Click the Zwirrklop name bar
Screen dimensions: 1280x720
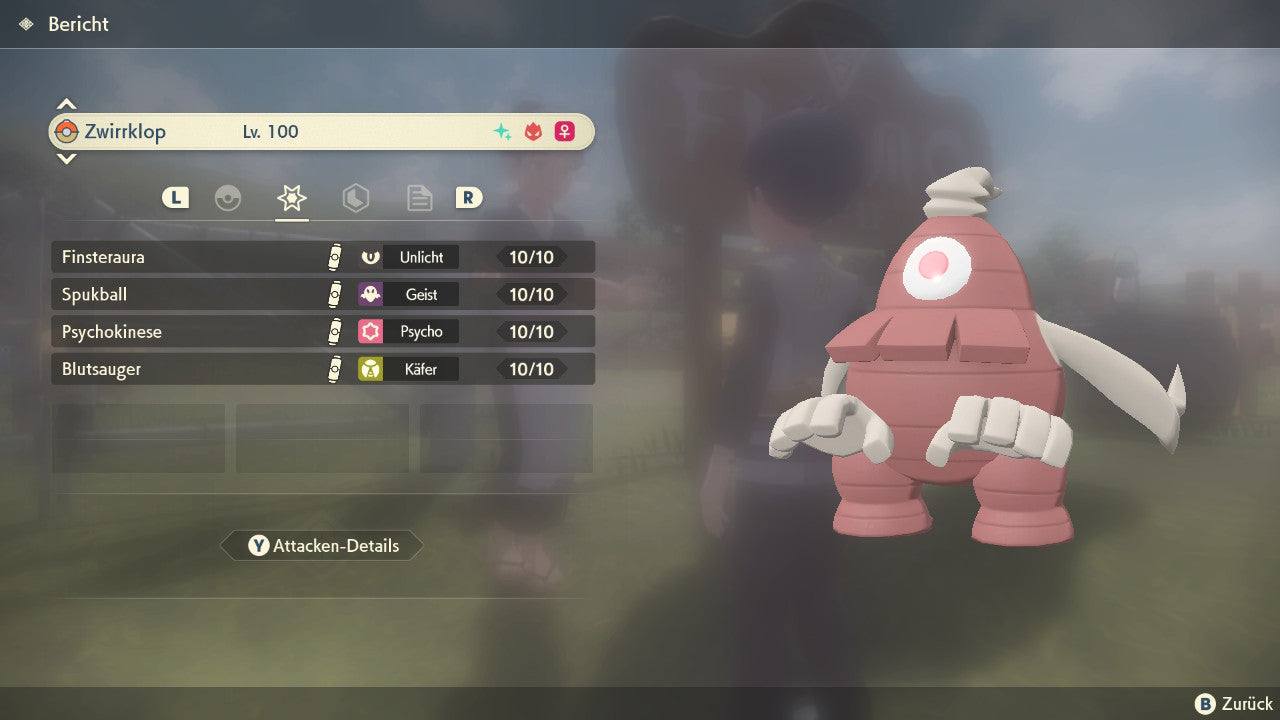tap(322, 131)
